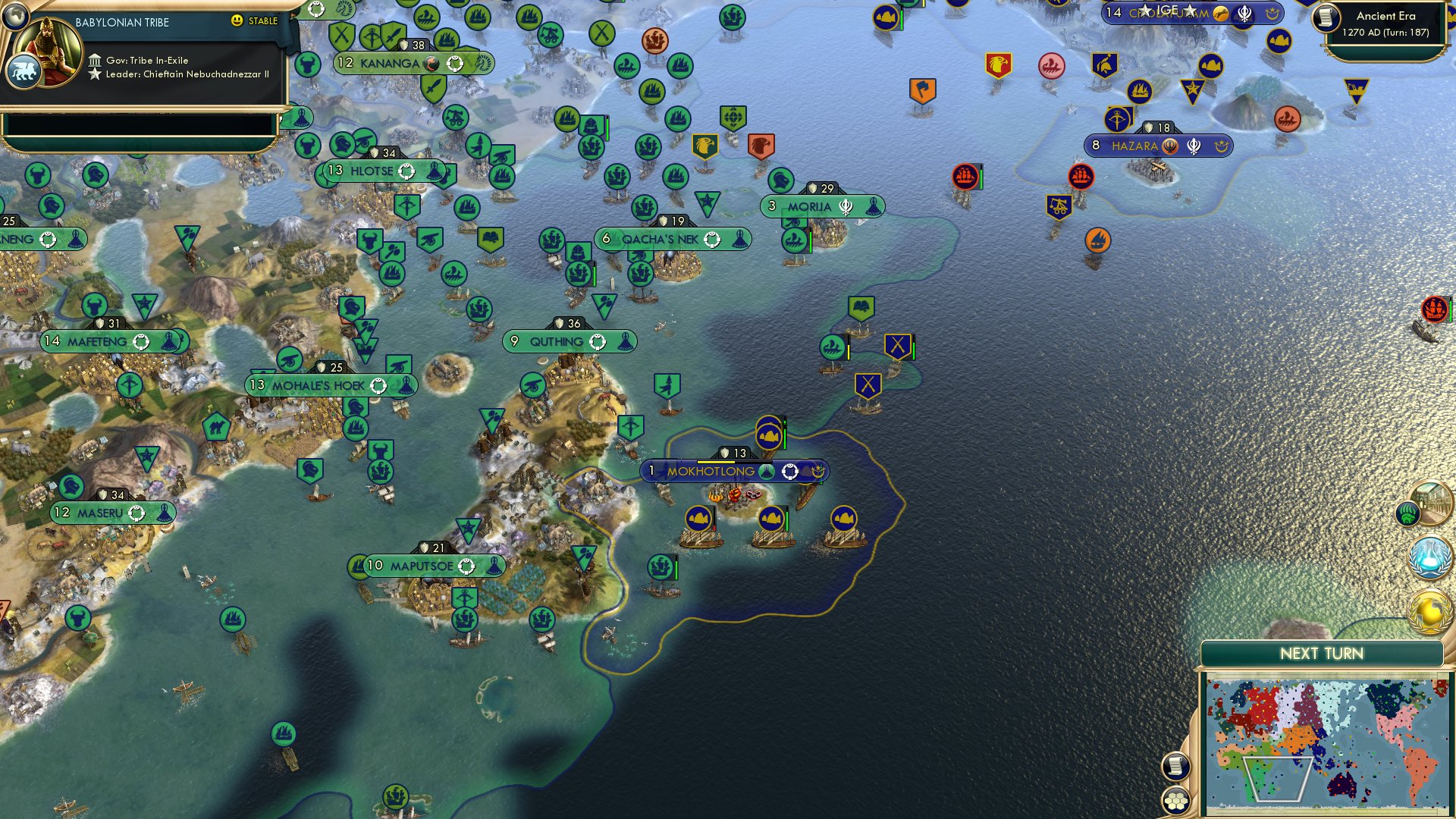This screenshot has height=819, width=1456.
Task: Click the STABLE smiley status indicator
Action: 237,22
